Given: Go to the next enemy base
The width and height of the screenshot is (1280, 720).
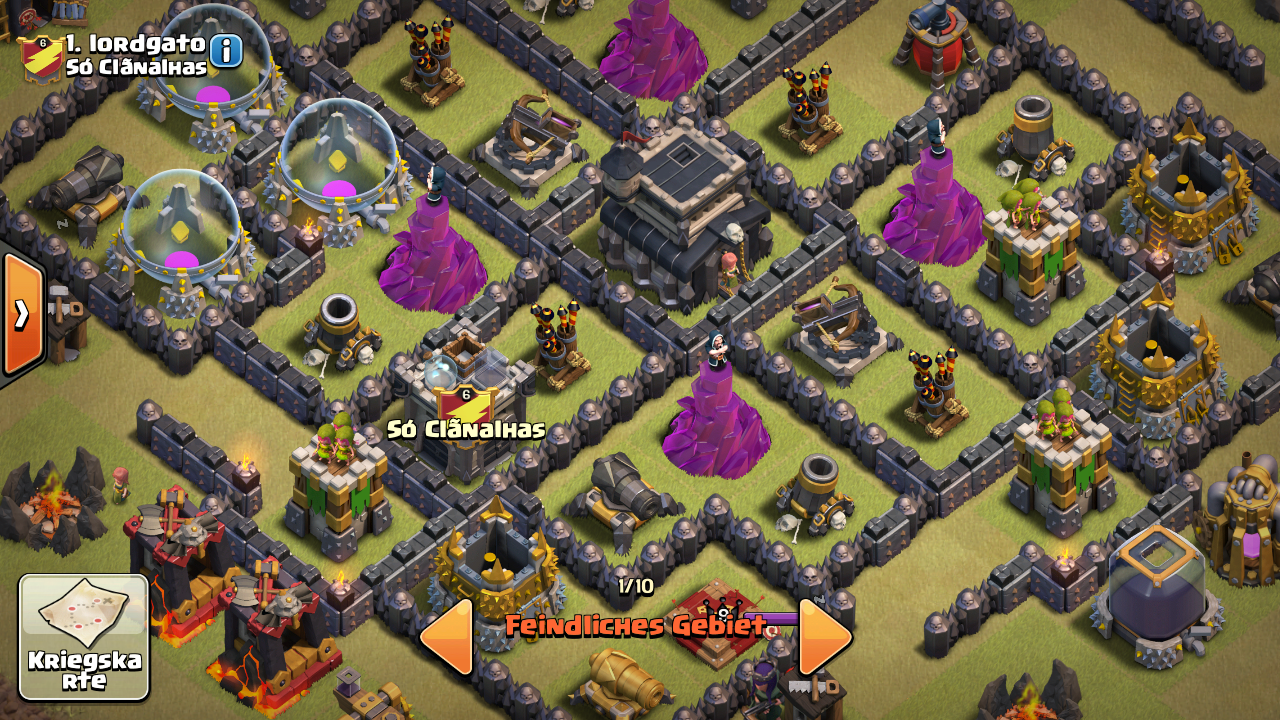Looking at the screenshot, I should [824, 637].
